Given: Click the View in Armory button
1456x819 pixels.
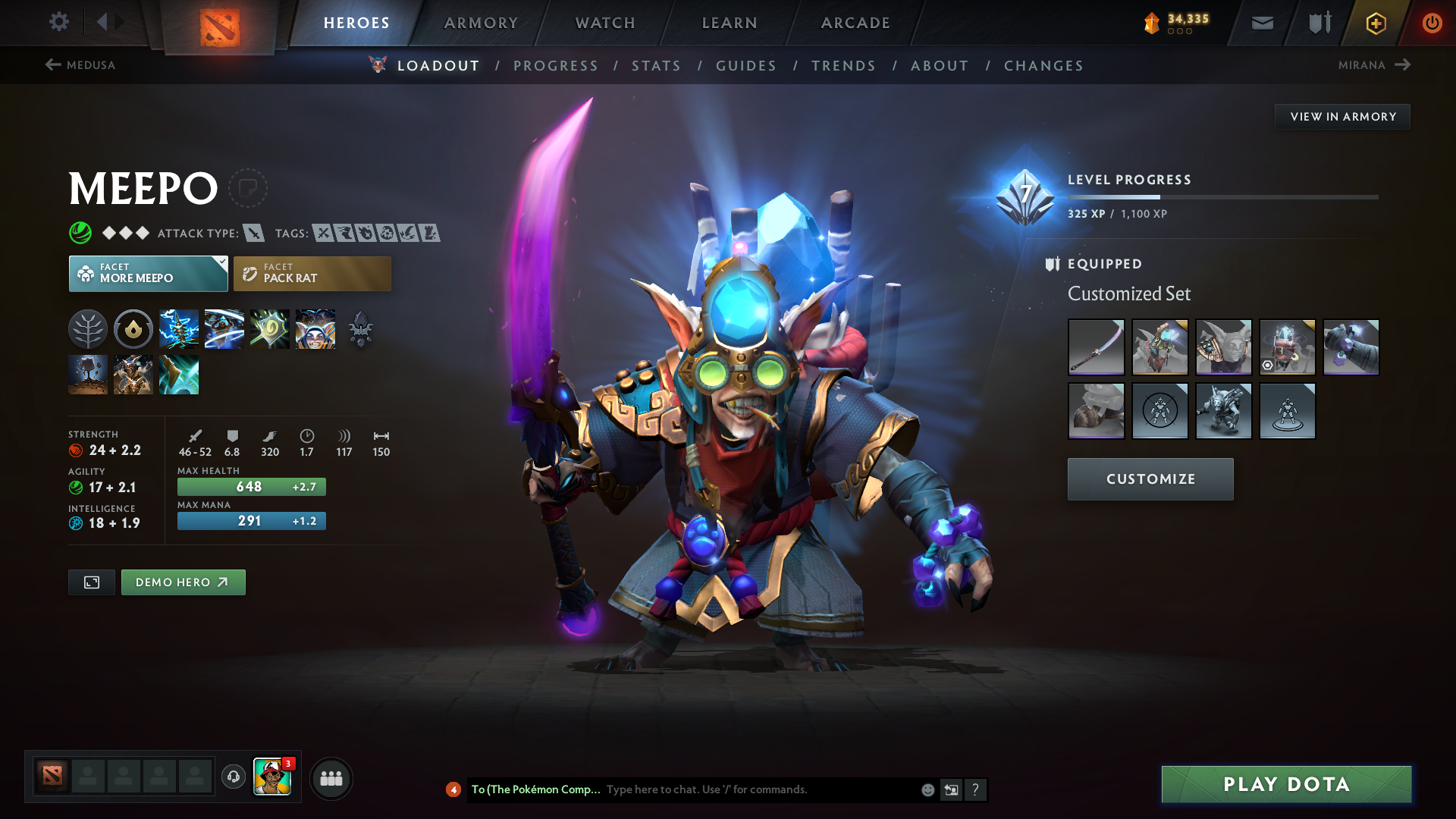Looking at the screenshot, I should 1342,116.
